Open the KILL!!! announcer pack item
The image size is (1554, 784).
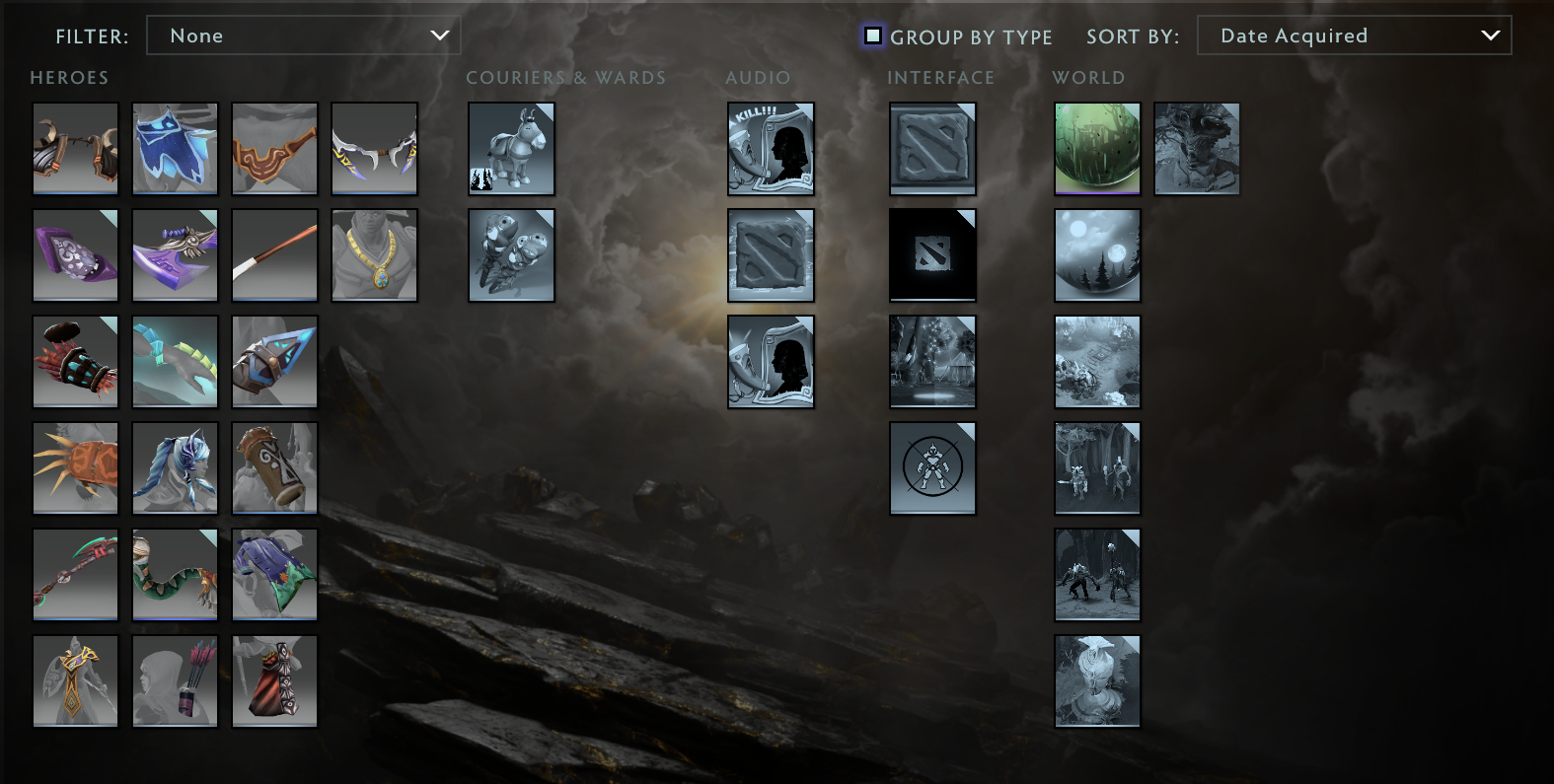tap(771, 149)
